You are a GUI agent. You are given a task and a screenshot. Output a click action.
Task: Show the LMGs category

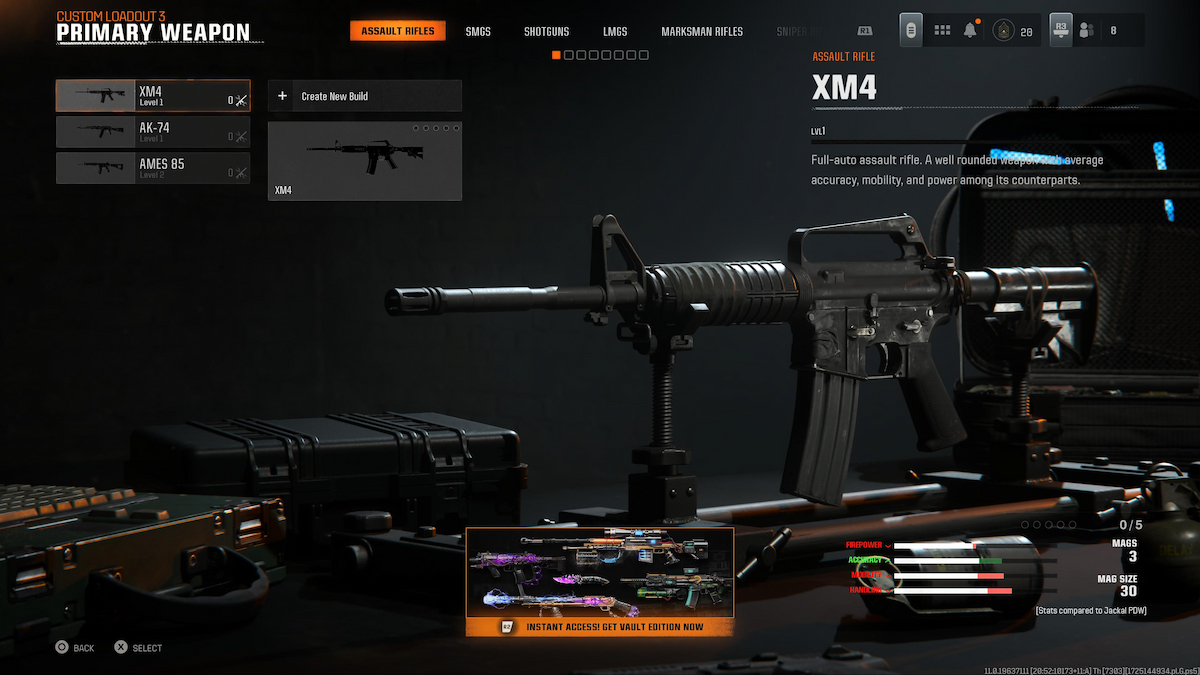pos(615,31)
